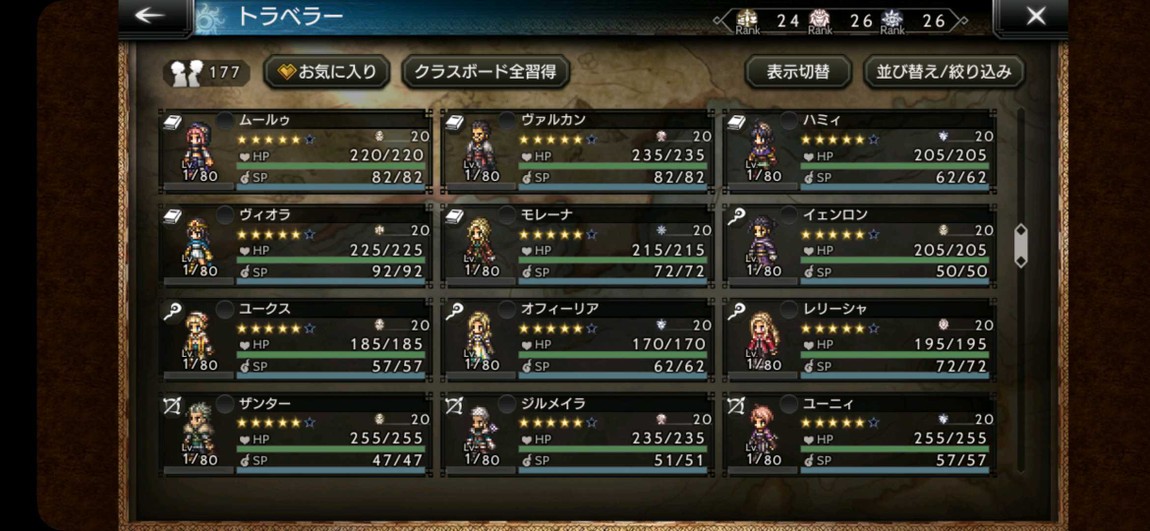Open the お気に入り favorites filter
Viewport: 1150px width, 531px height.
(x=327, y=71)
